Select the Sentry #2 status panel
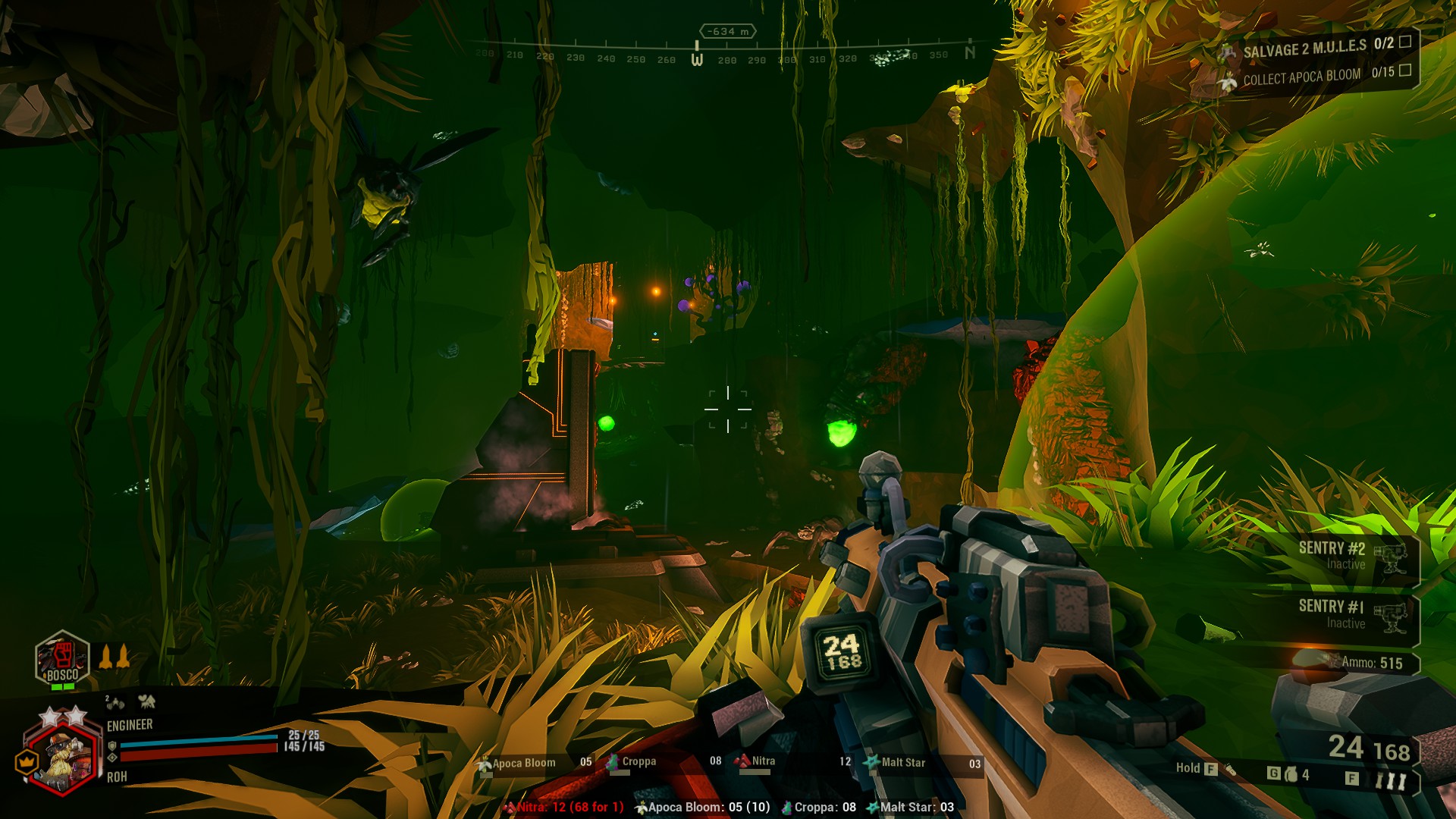This screenshot has width=1456, height=819. [1350, 557]
